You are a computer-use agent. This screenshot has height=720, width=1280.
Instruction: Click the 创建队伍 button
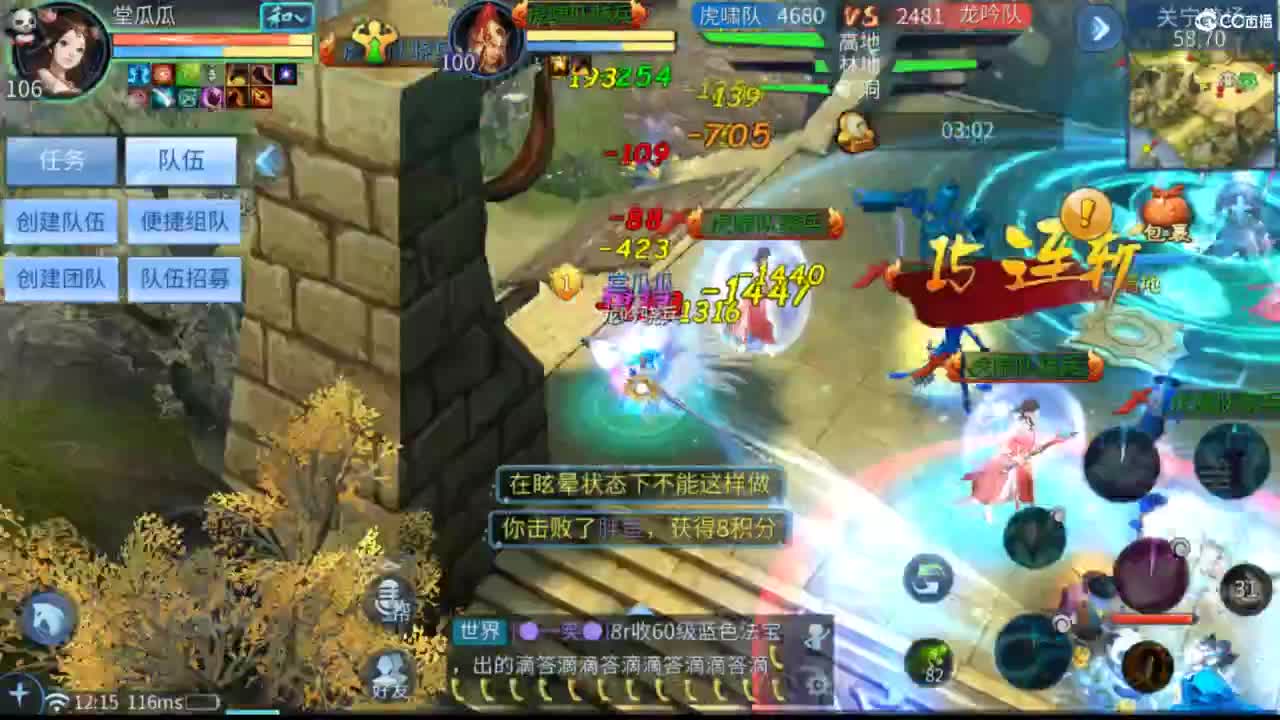tap(62, 222)
